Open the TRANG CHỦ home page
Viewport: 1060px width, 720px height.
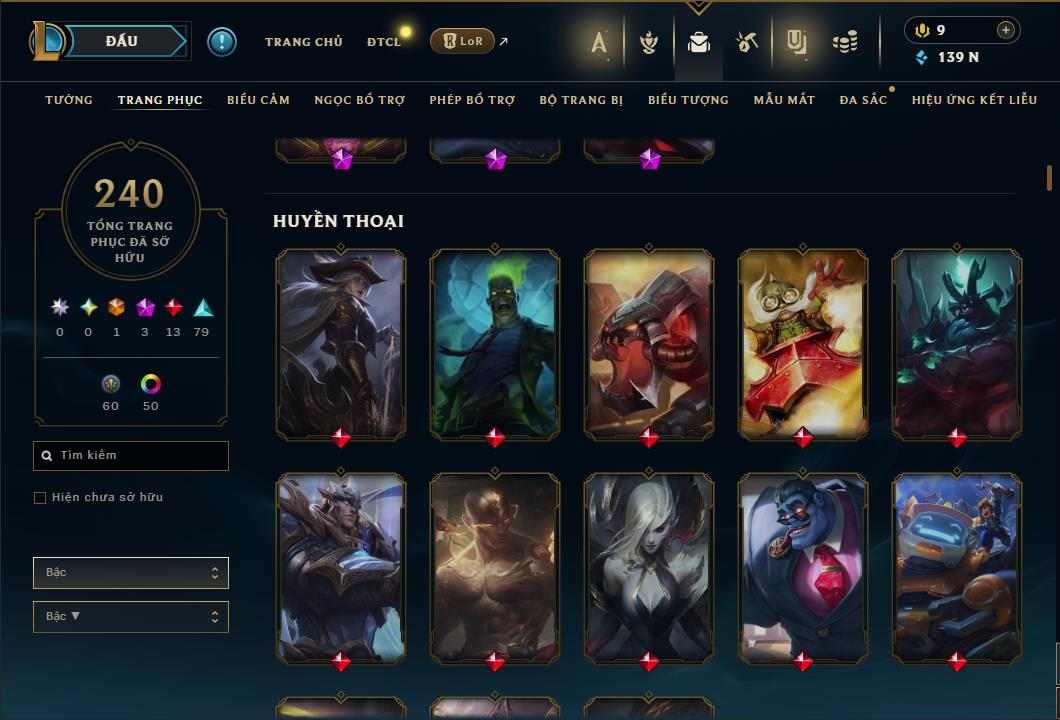click(303, 42)
